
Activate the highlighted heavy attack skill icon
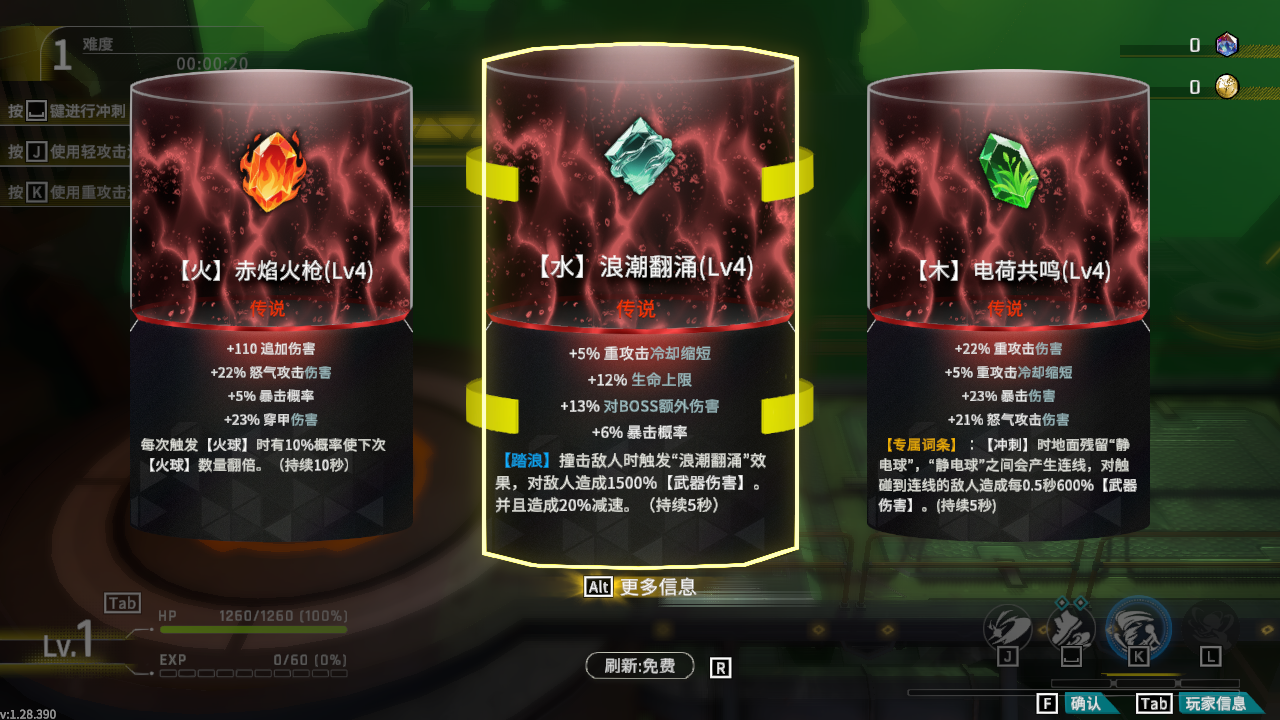[1138, 626]
